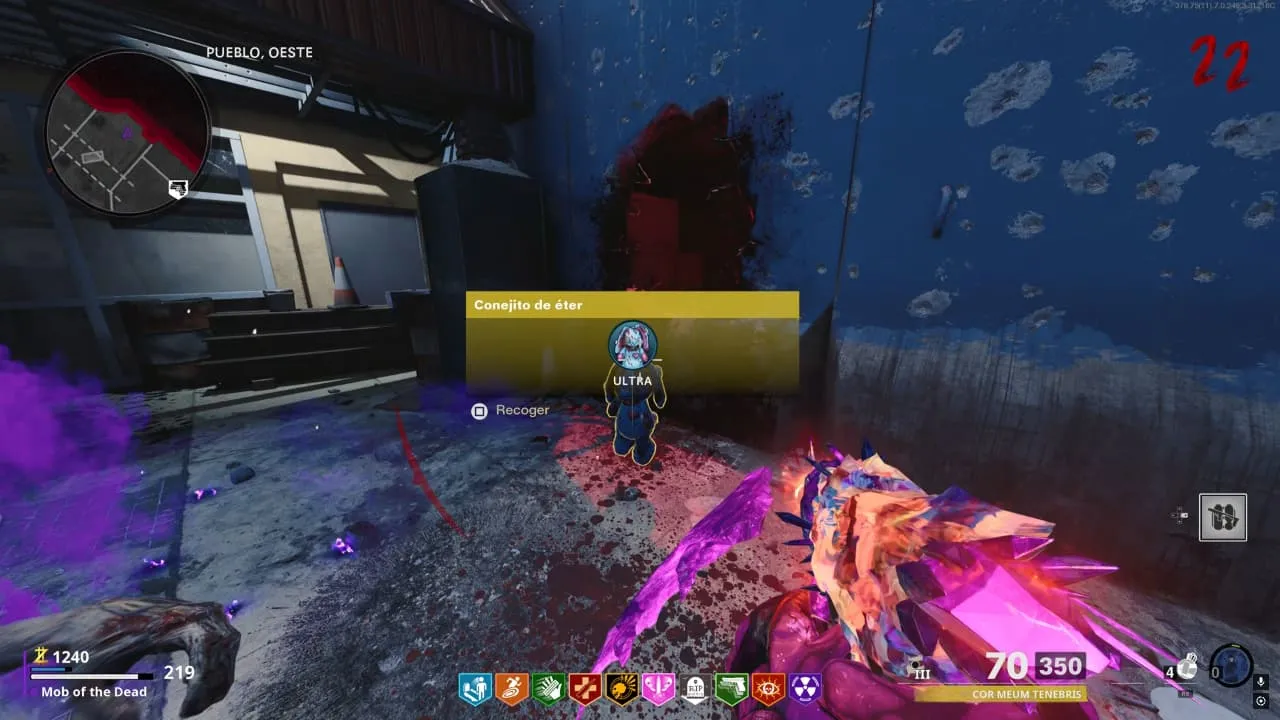
Task: Toggle the microphone icon
Action: click(x=1261, y=681)
